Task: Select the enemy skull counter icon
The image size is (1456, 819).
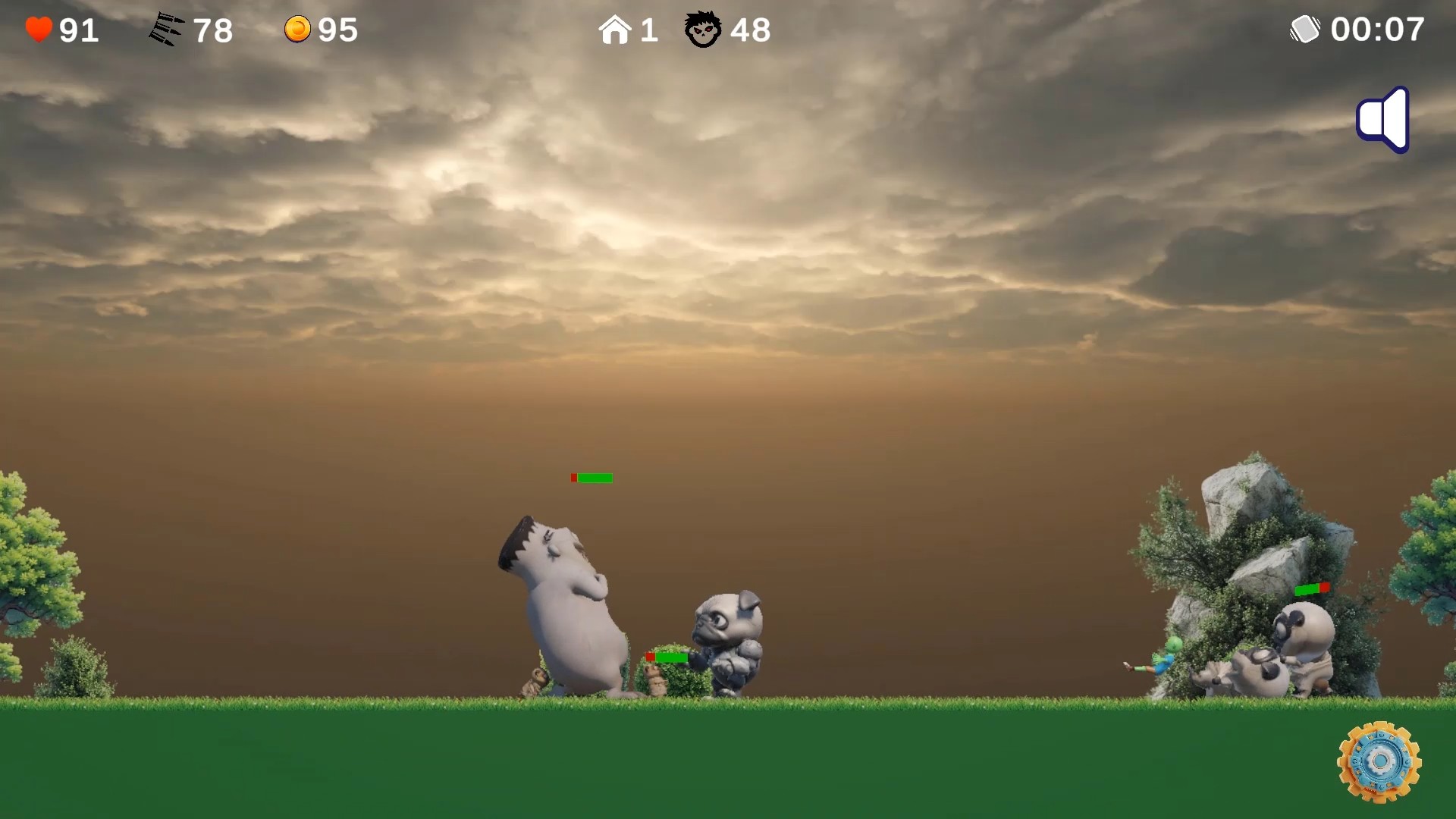Action: 703,29
